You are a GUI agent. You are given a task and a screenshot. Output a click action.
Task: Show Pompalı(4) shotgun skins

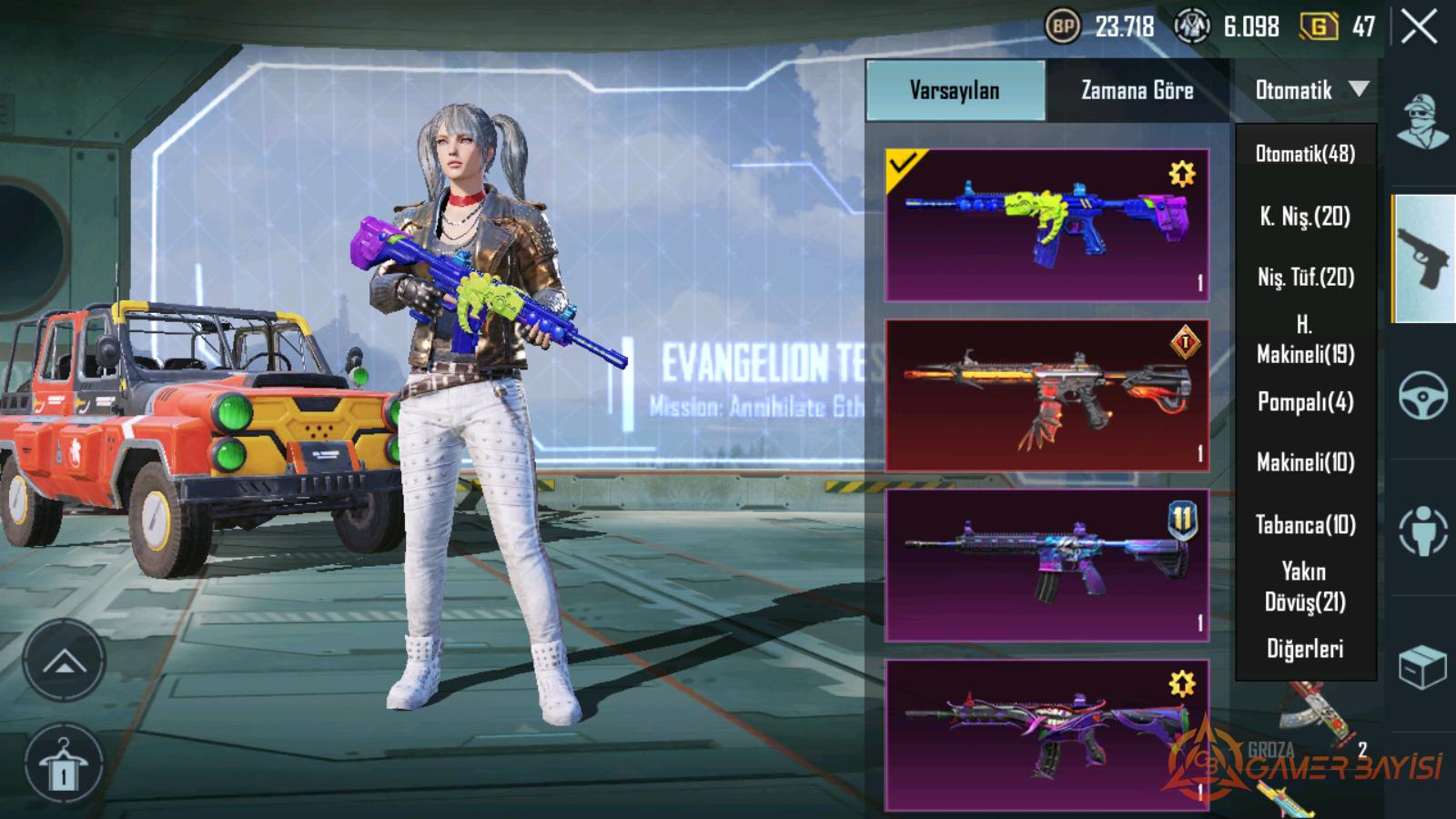tap(1305, 401)
